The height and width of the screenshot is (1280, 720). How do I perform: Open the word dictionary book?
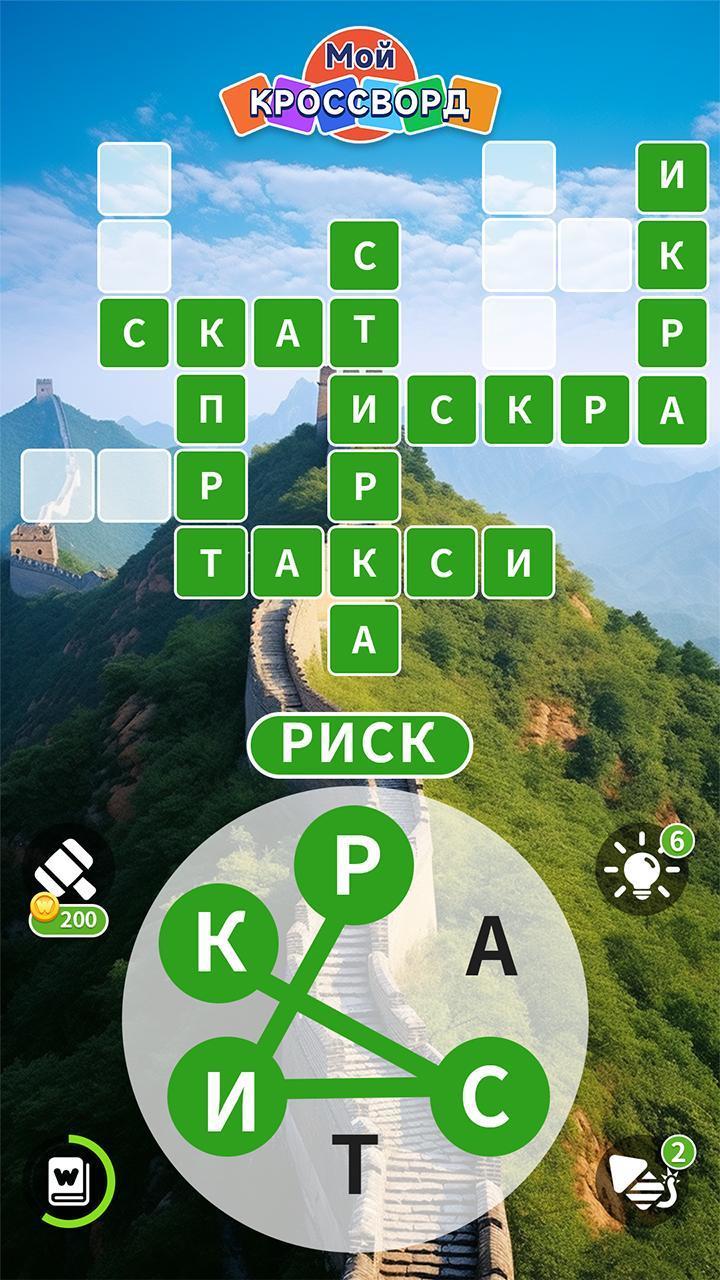70,1182
